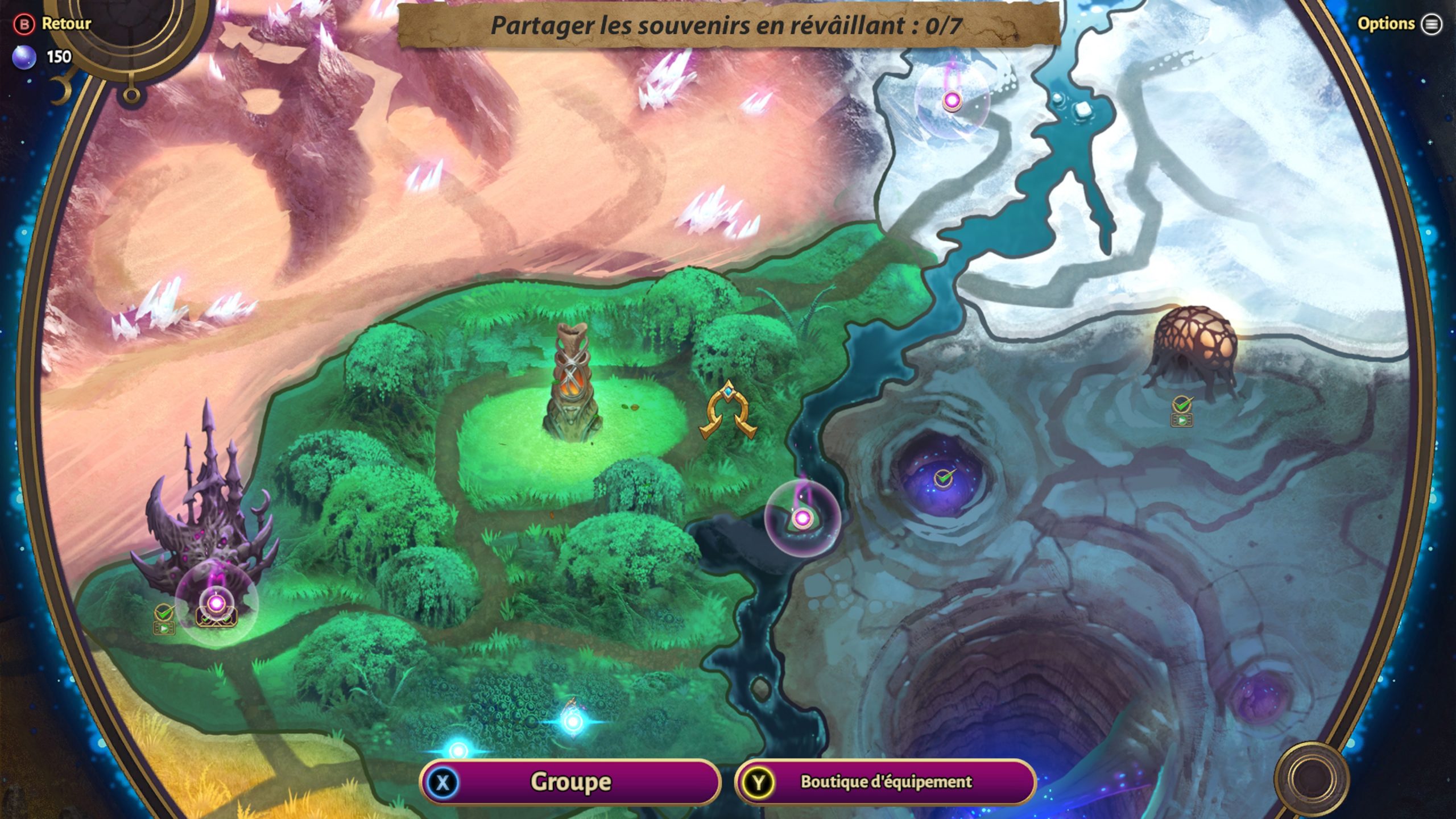Select the golden party marker in the forest
Image resolution: width=1456 pixels, height=819 pixels.
tap(727, 412)
